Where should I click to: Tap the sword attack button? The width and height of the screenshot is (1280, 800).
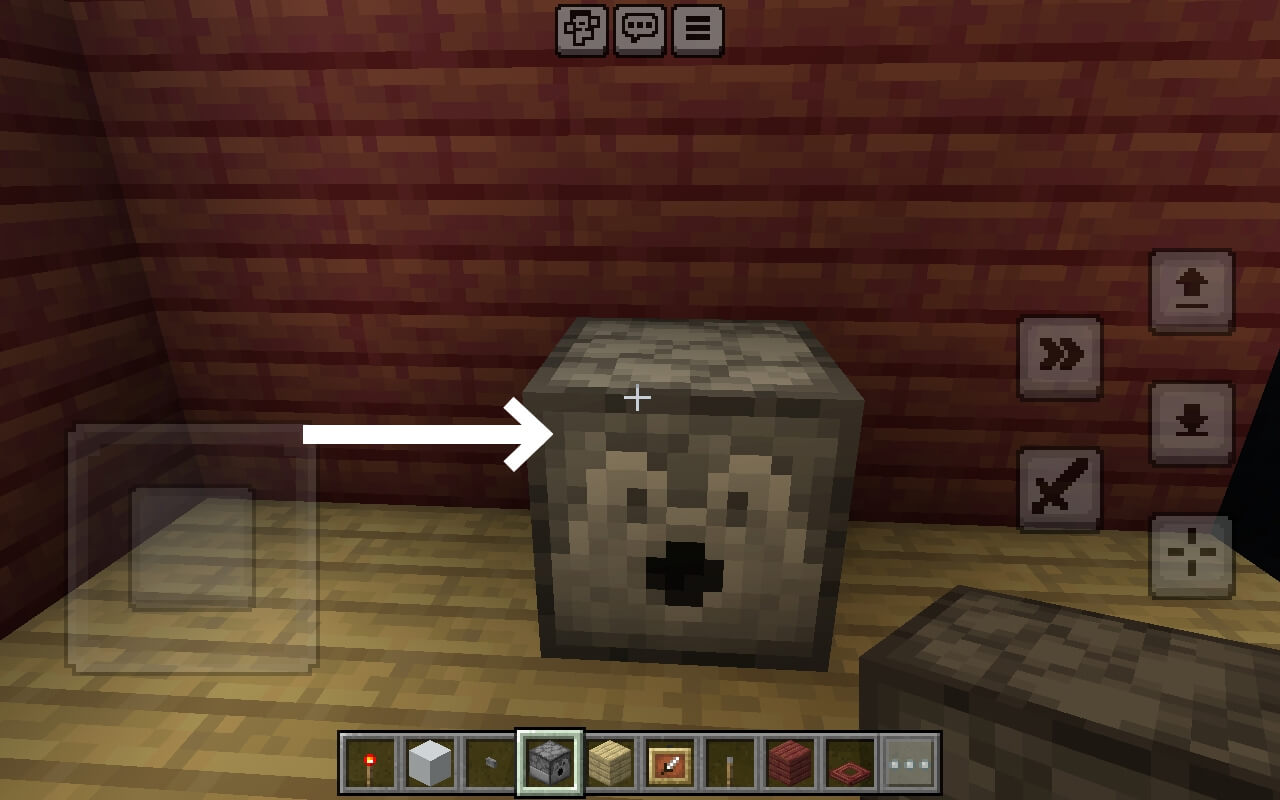[x=1060, y=489]
